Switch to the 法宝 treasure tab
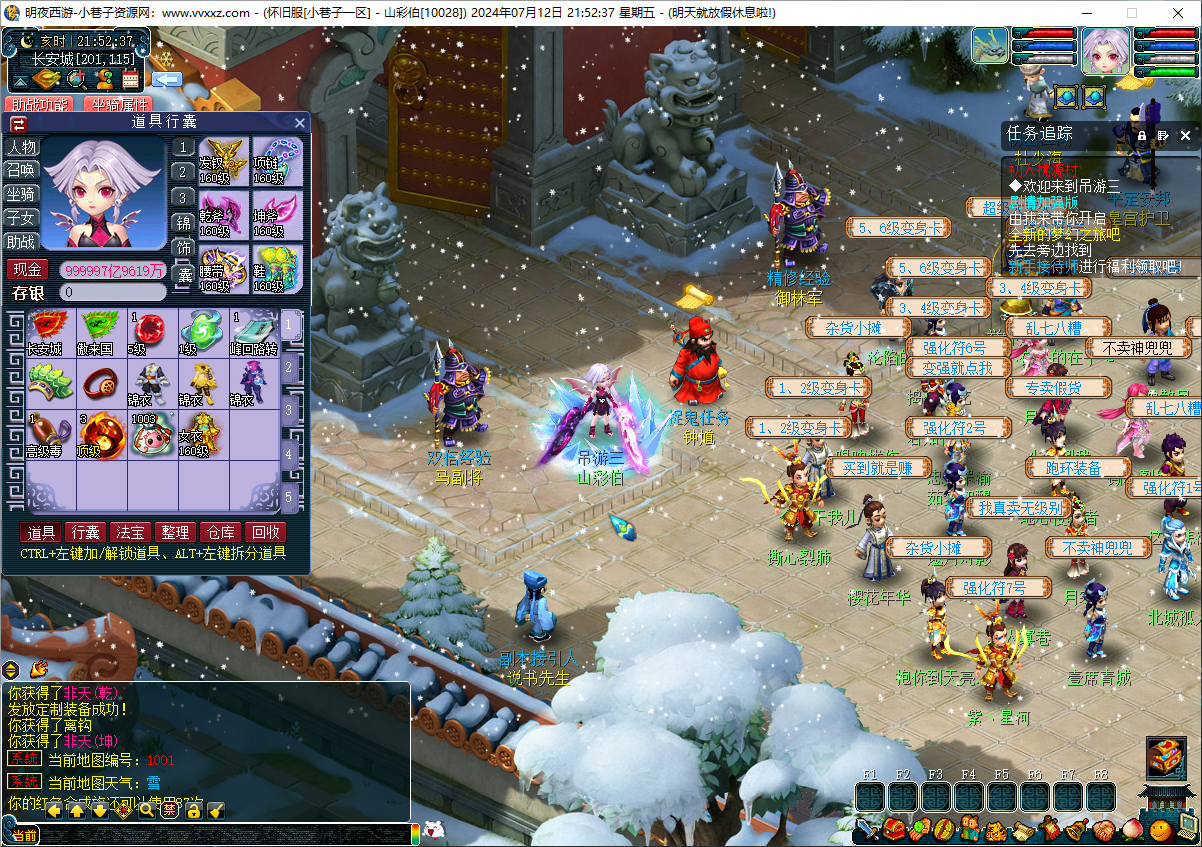Viewport: 1202px width, 847px height. point(130,532)
